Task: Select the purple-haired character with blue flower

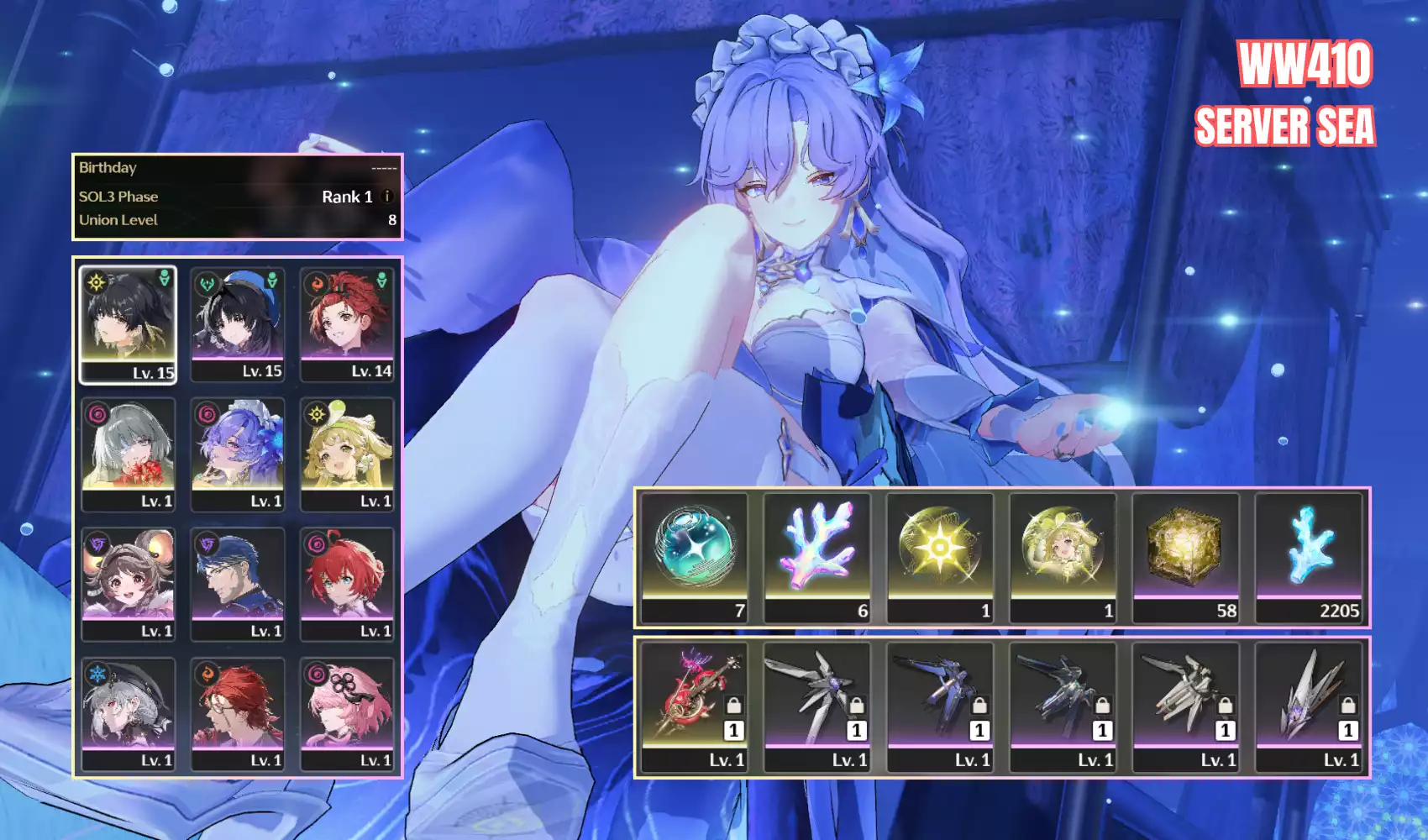Action: [238, 454]
